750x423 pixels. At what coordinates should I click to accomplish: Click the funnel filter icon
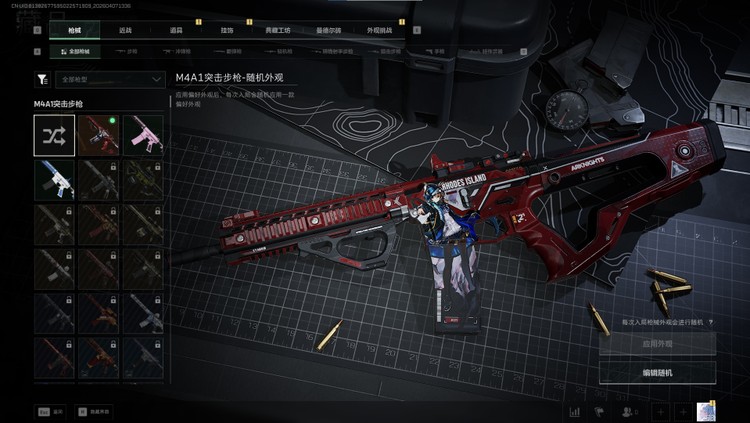(x=42, y=79)
